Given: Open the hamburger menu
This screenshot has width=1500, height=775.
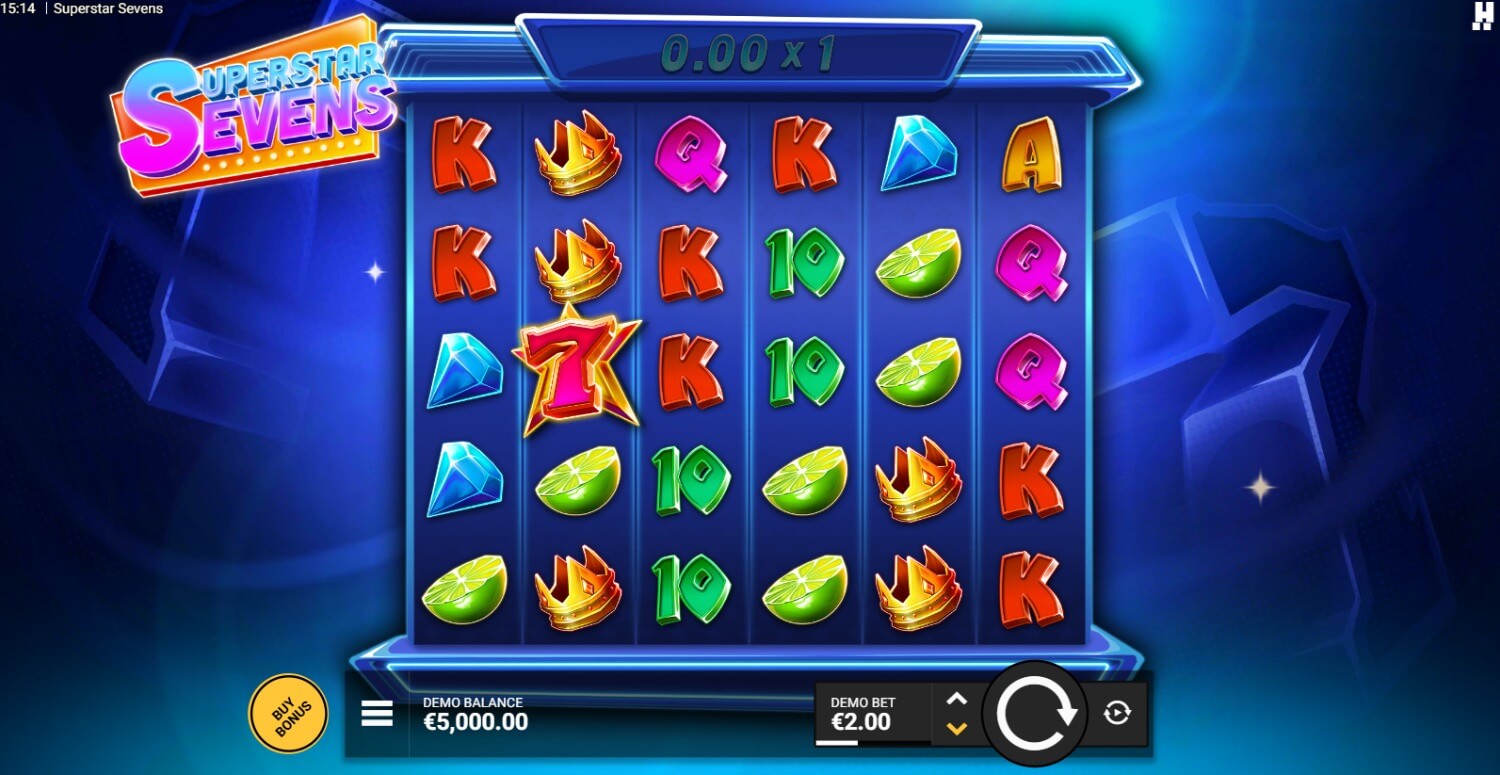Looking at the screenshot, I should point(377,714).
